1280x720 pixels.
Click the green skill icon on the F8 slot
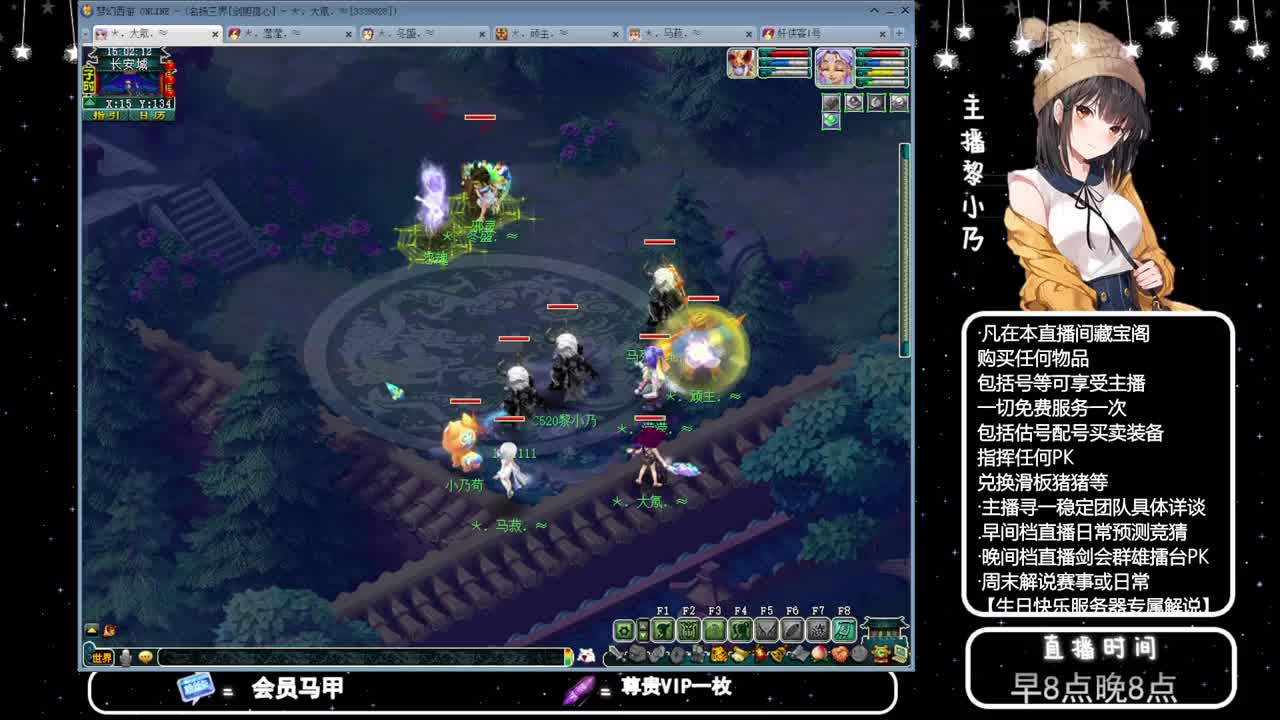pos(842,630)
